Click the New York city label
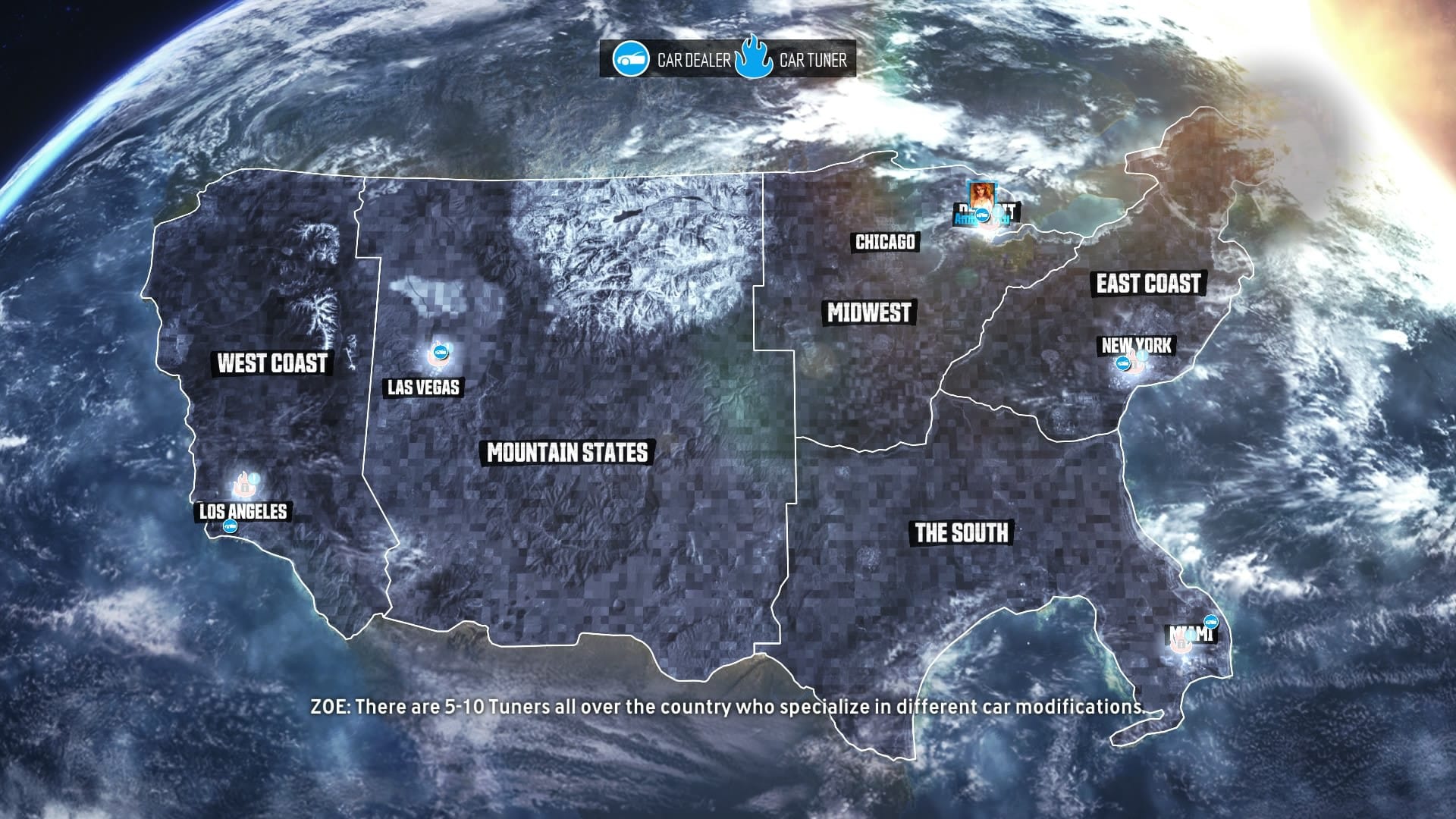This screenshot has height=819, width=1456. (1136, 346)
